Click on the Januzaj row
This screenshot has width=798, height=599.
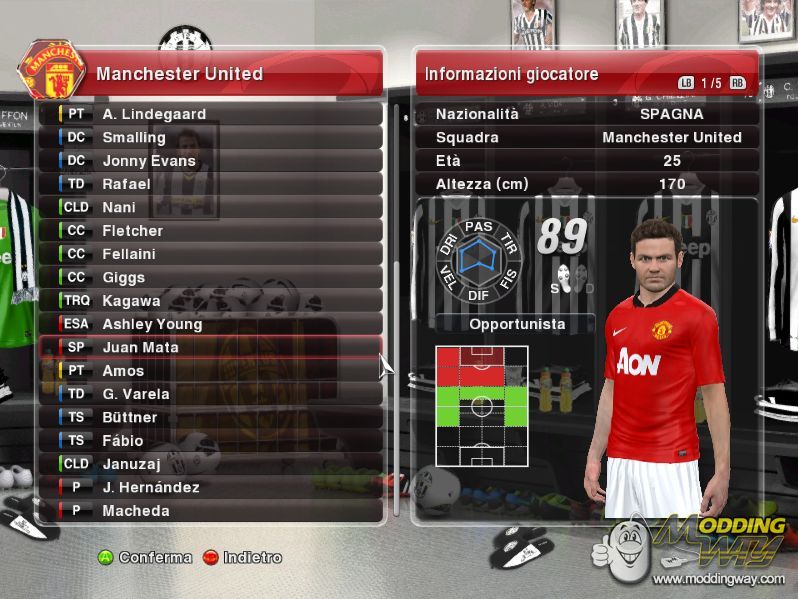click(210, 464)
